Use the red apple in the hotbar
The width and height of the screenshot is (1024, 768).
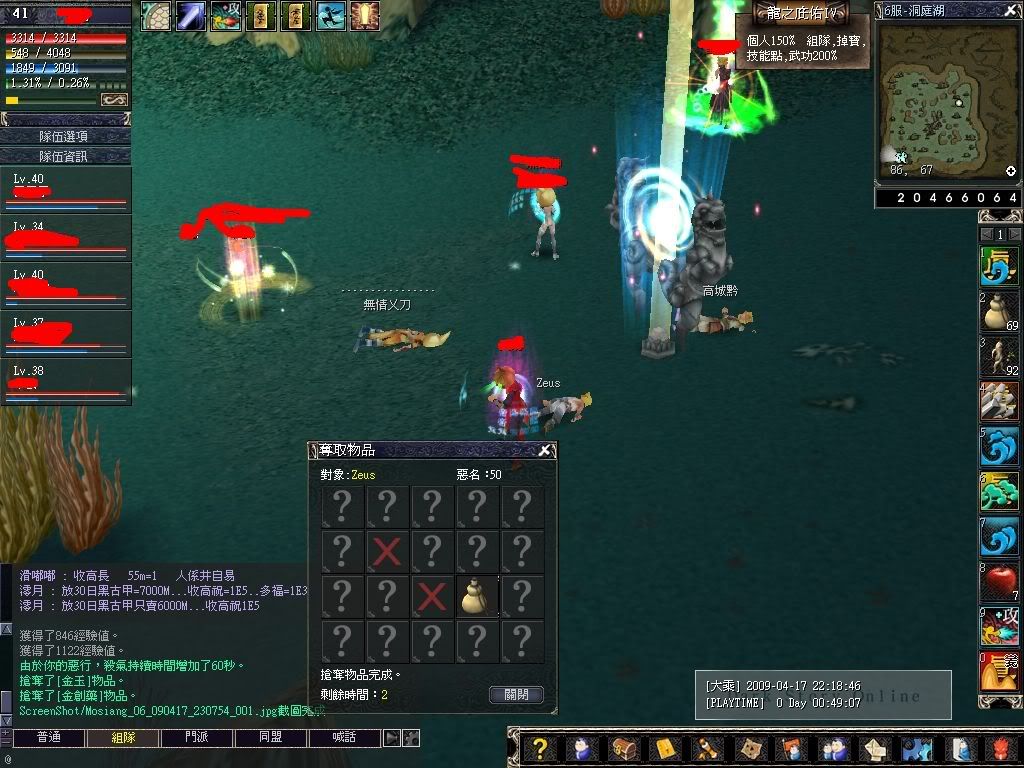coord(999,581)
